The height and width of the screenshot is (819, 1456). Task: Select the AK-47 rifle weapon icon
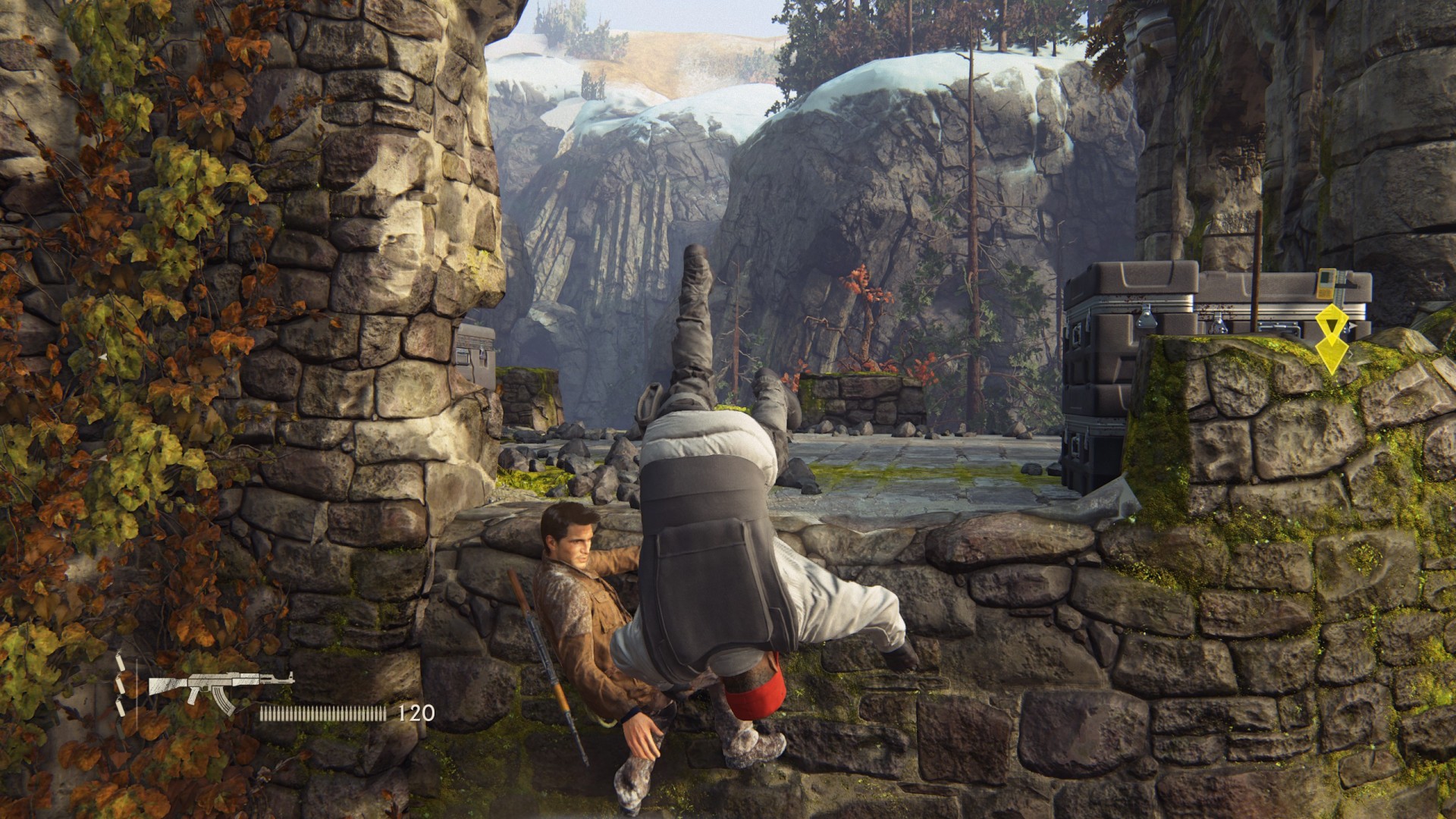(x=220, y=688)
